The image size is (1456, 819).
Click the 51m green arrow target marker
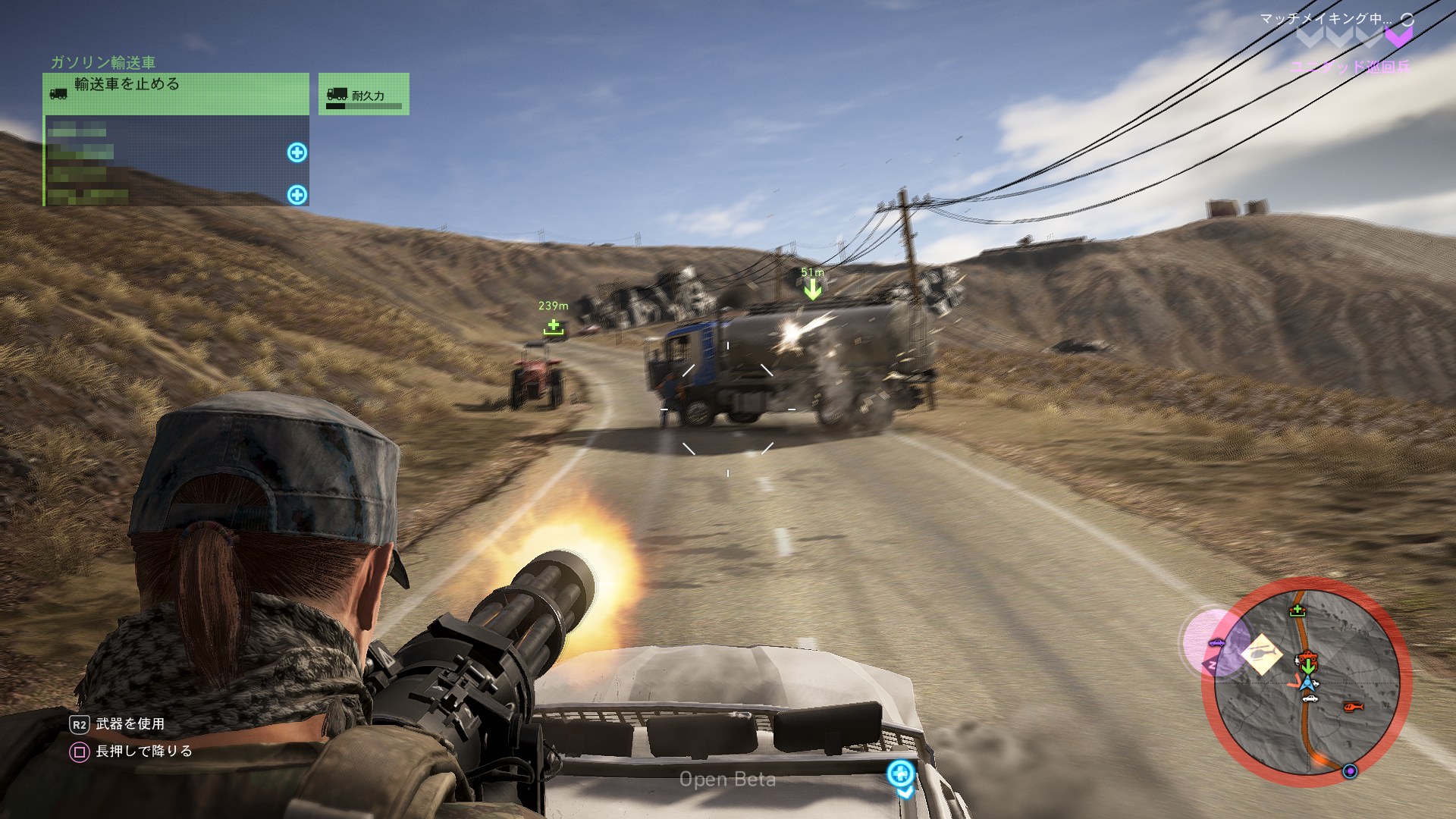point(812,289)
